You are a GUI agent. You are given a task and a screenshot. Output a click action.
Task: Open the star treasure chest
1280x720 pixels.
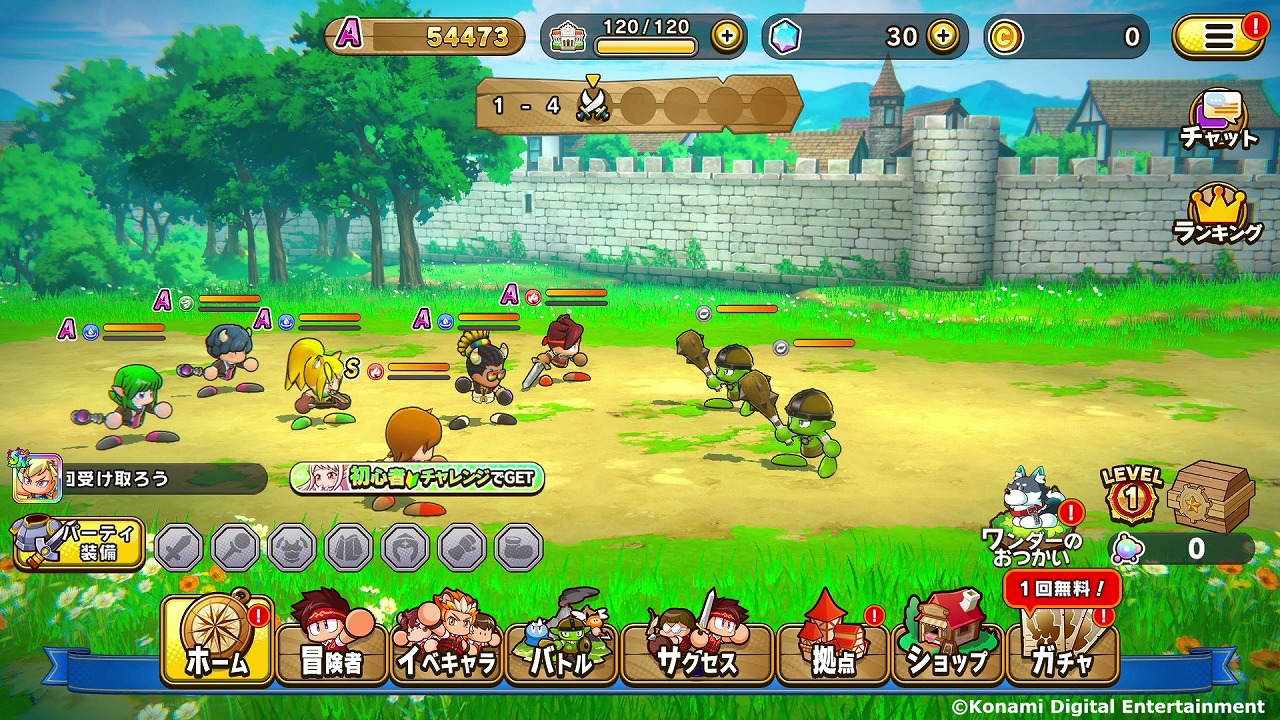click(1208, 497)
